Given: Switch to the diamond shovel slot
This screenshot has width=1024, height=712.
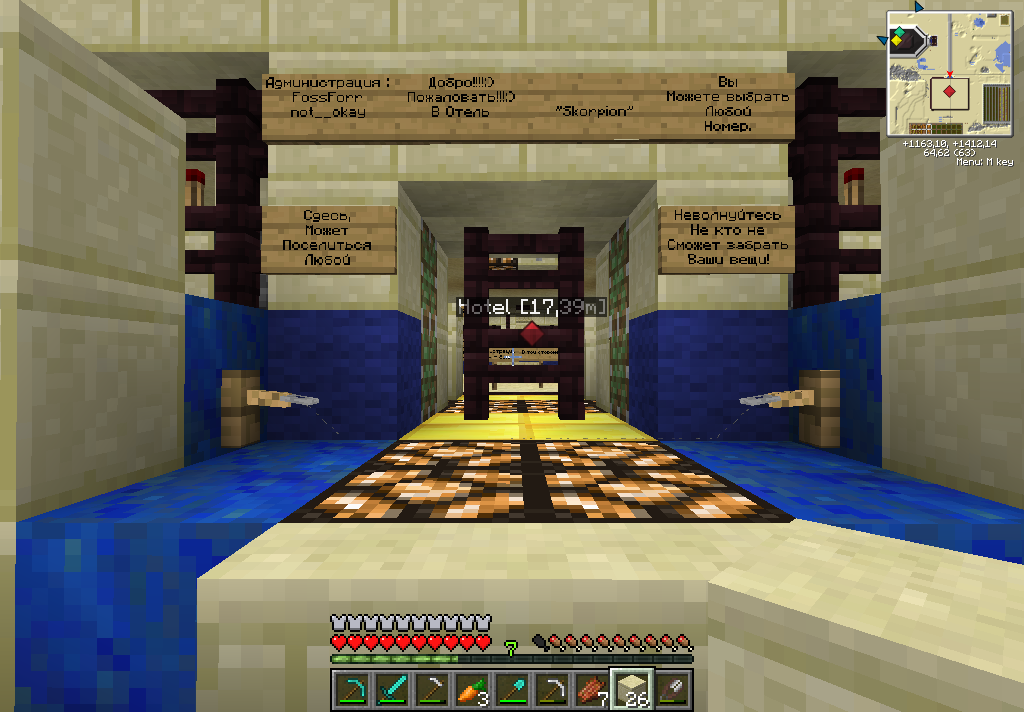Looking at the screenshot, I should coord(512,688).
